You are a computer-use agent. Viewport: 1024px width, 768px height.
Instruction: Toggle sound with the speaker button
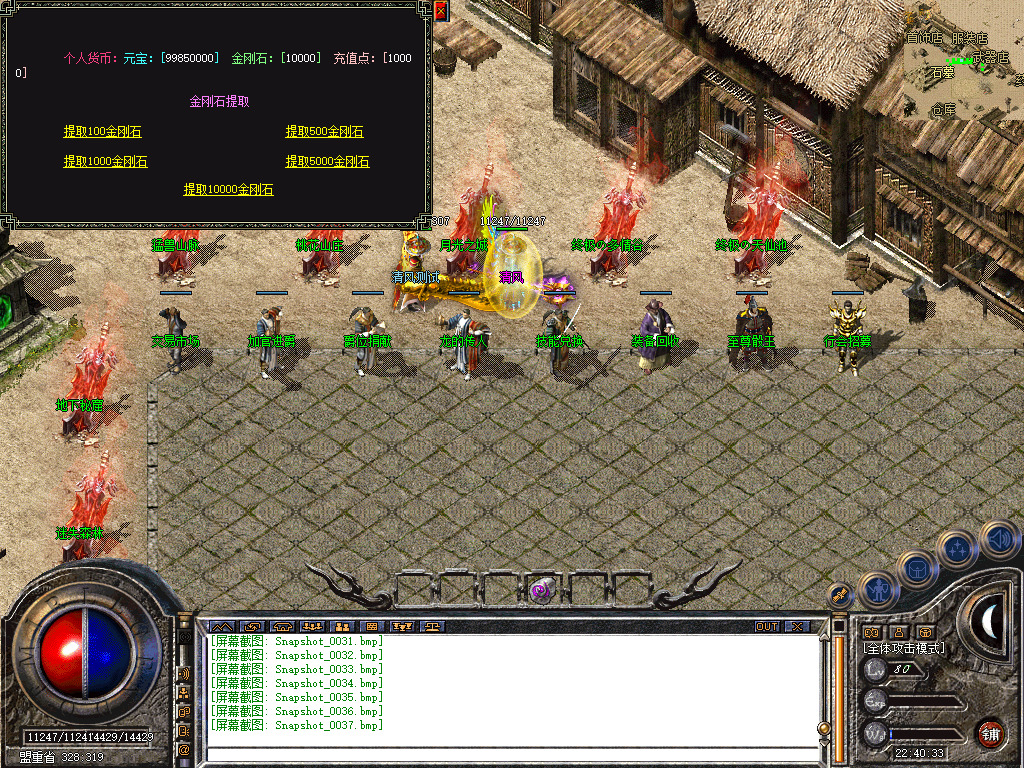click(x=998, y=538)
